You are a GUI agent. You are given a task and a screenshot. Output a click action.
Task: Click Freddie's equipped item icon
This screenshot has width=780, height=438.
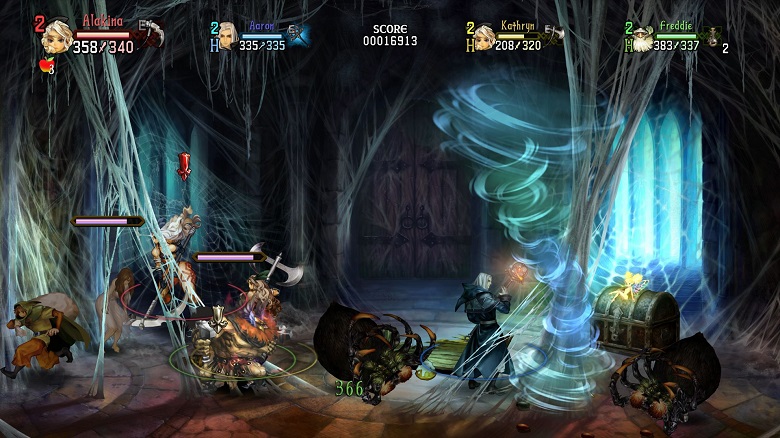click(713, 36)
